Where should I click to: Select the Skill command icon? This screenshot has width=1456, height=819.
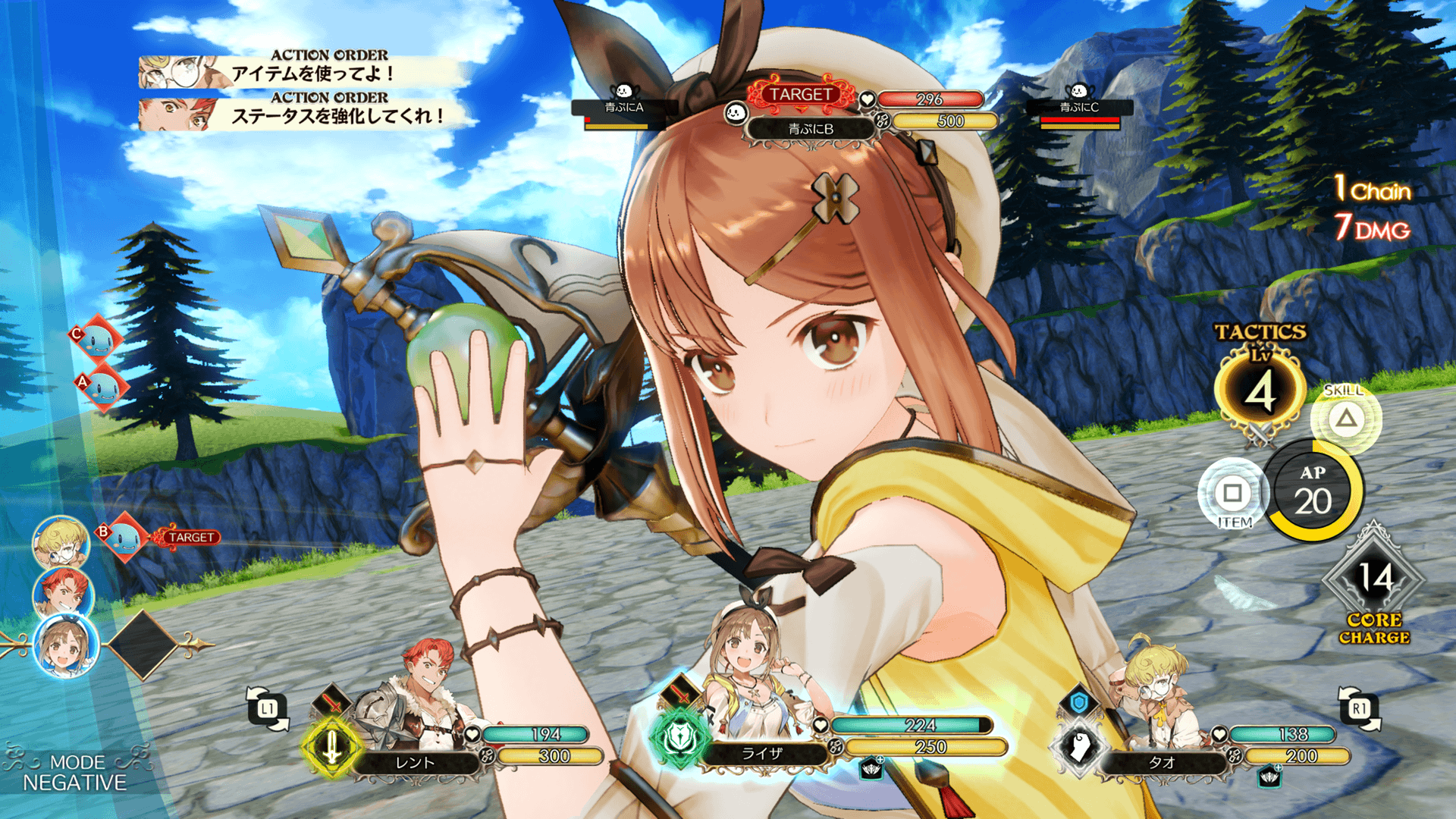click(x=1346, y=418)
